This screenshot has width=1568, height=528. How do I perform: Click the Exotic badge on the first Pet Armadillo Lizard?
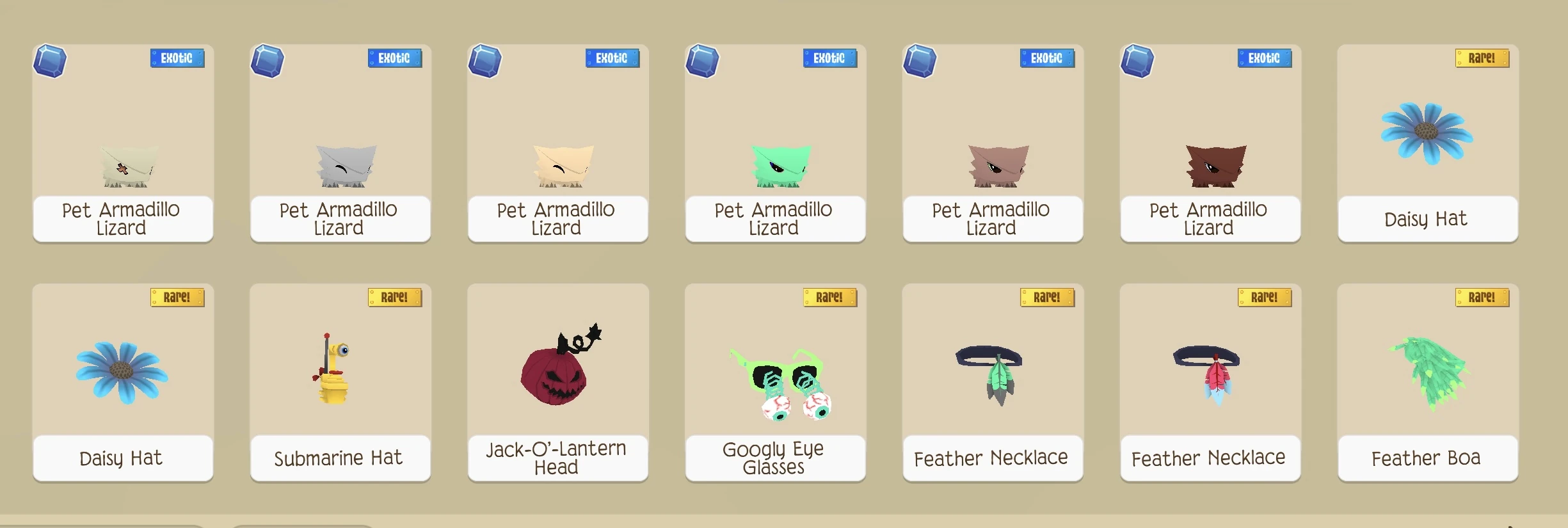click(178, 58)
